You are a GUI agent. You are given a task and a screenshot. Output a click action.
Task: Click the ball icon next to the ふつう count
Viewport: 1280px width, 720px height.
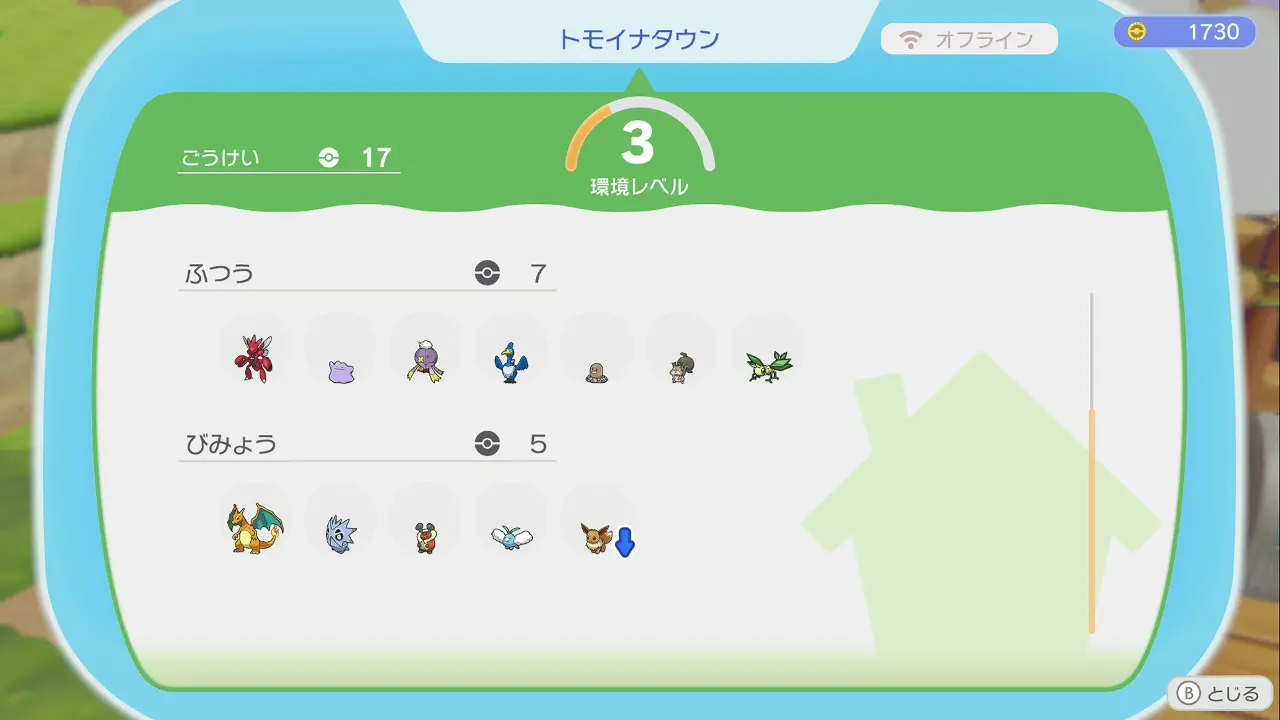click(486, 272)
